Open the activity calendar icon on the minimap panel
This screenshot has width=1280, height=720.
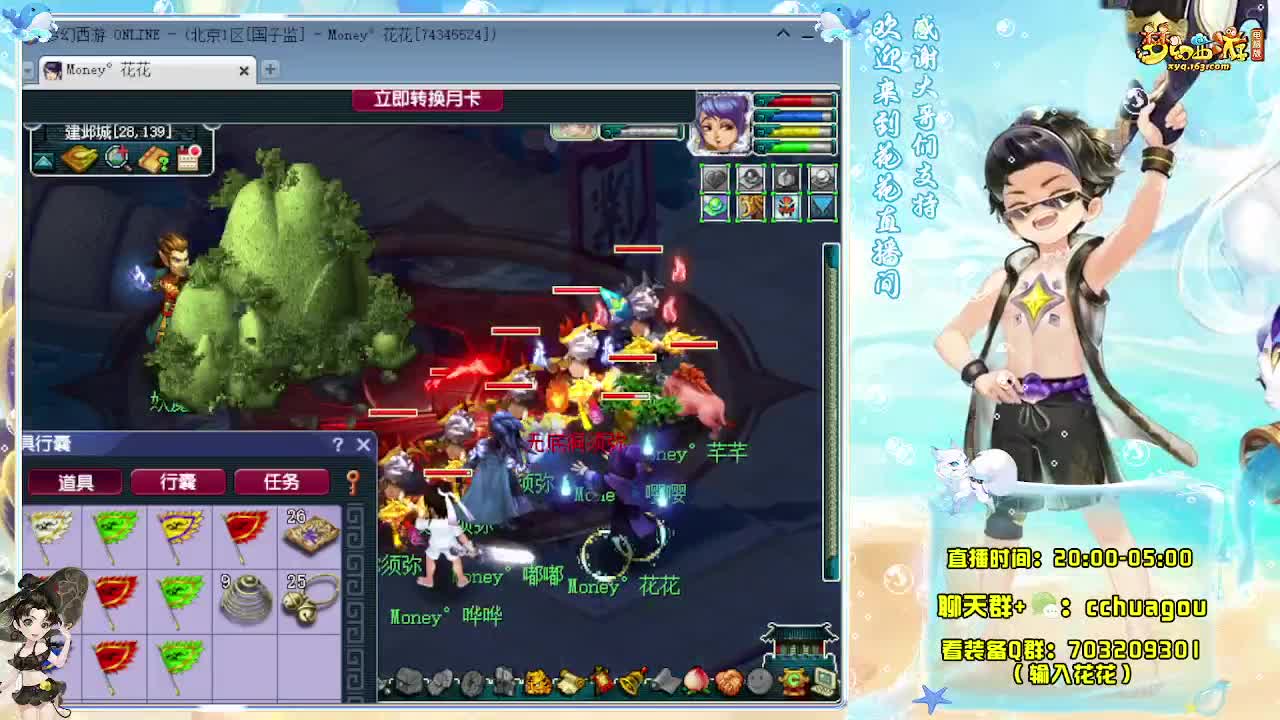(188, 157)
